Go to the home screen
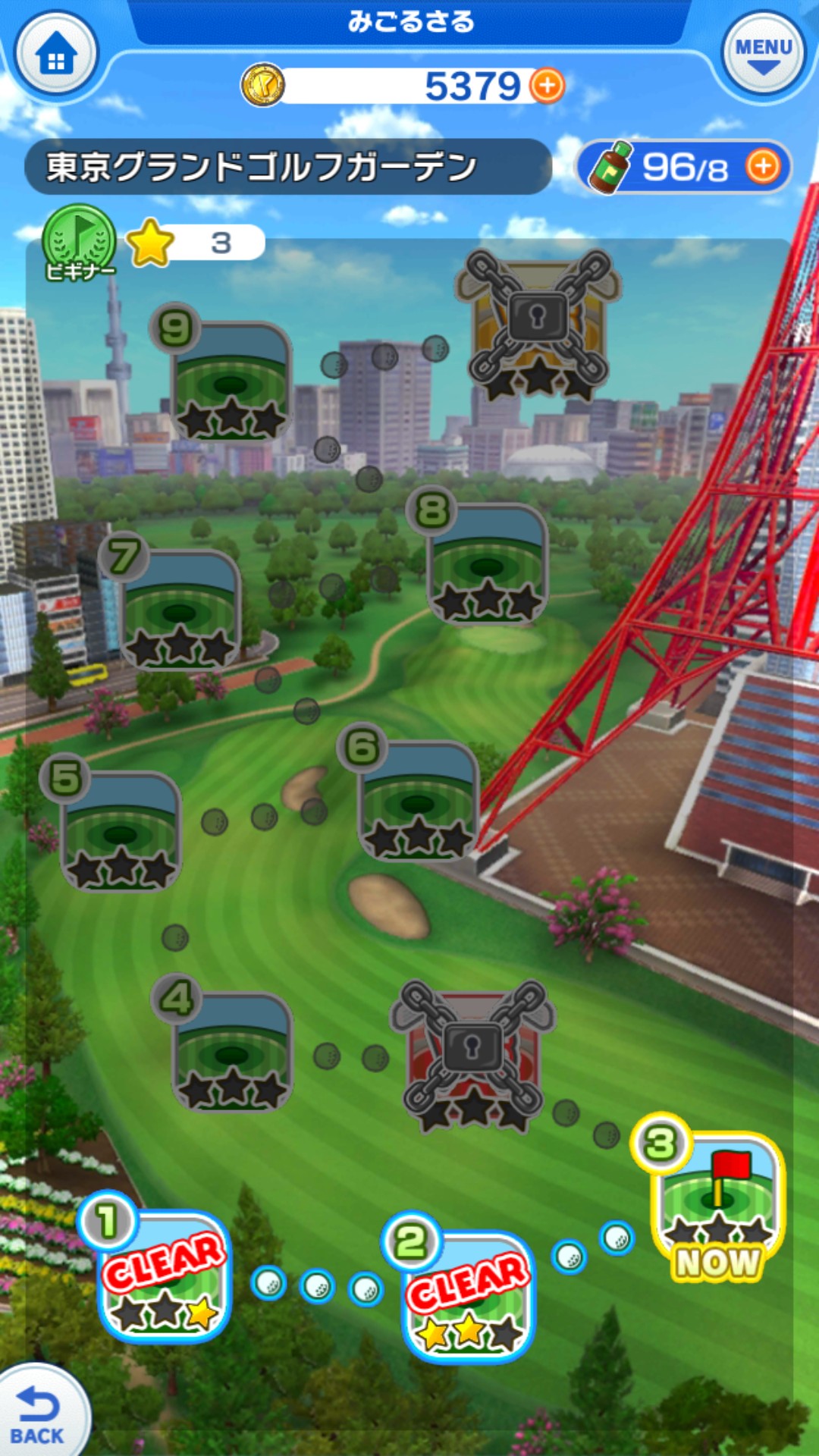This screenshot has height=1456, width=819. (56, 56)
